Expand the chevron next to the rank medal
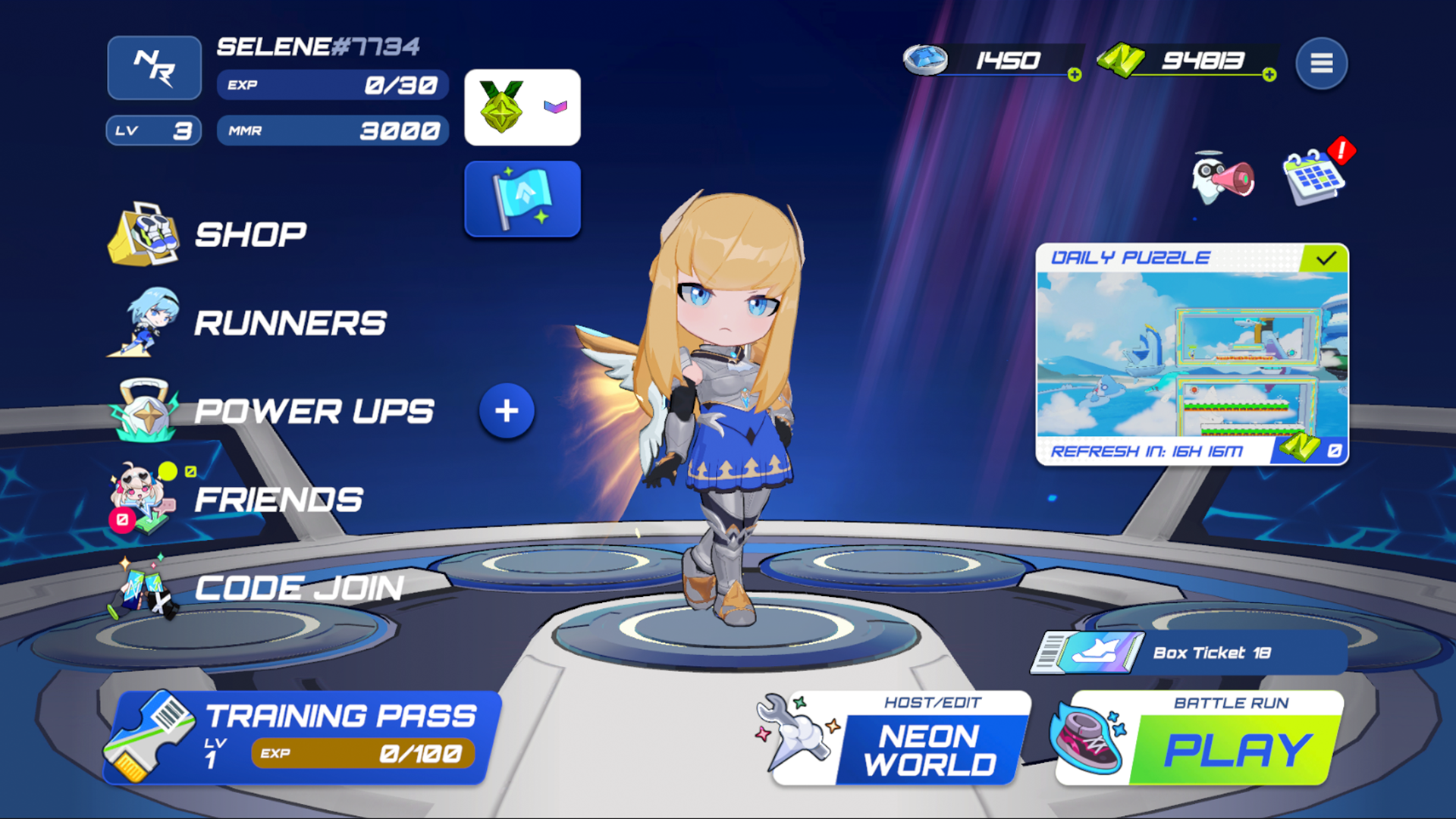The height and width of the screenshot is (819, 1456). 554,108
